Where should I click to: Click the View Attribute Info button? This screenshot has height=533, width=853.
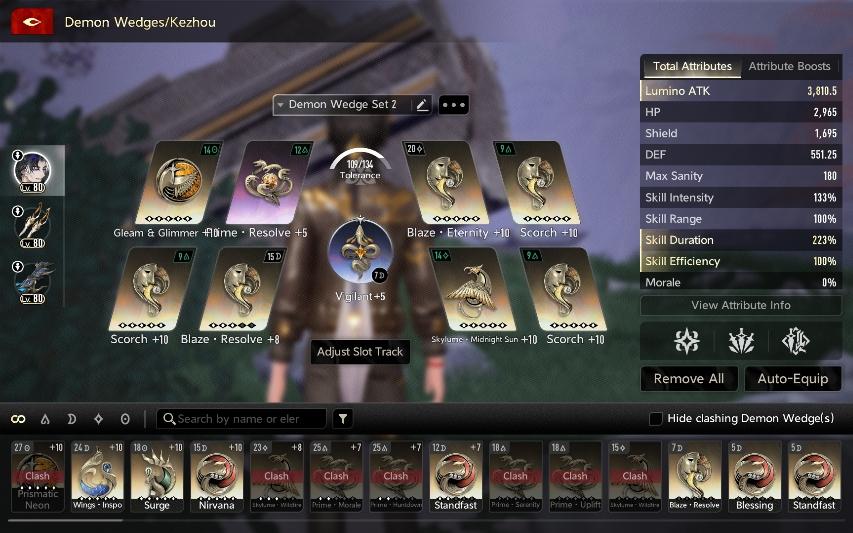click(x=740, y=305)
